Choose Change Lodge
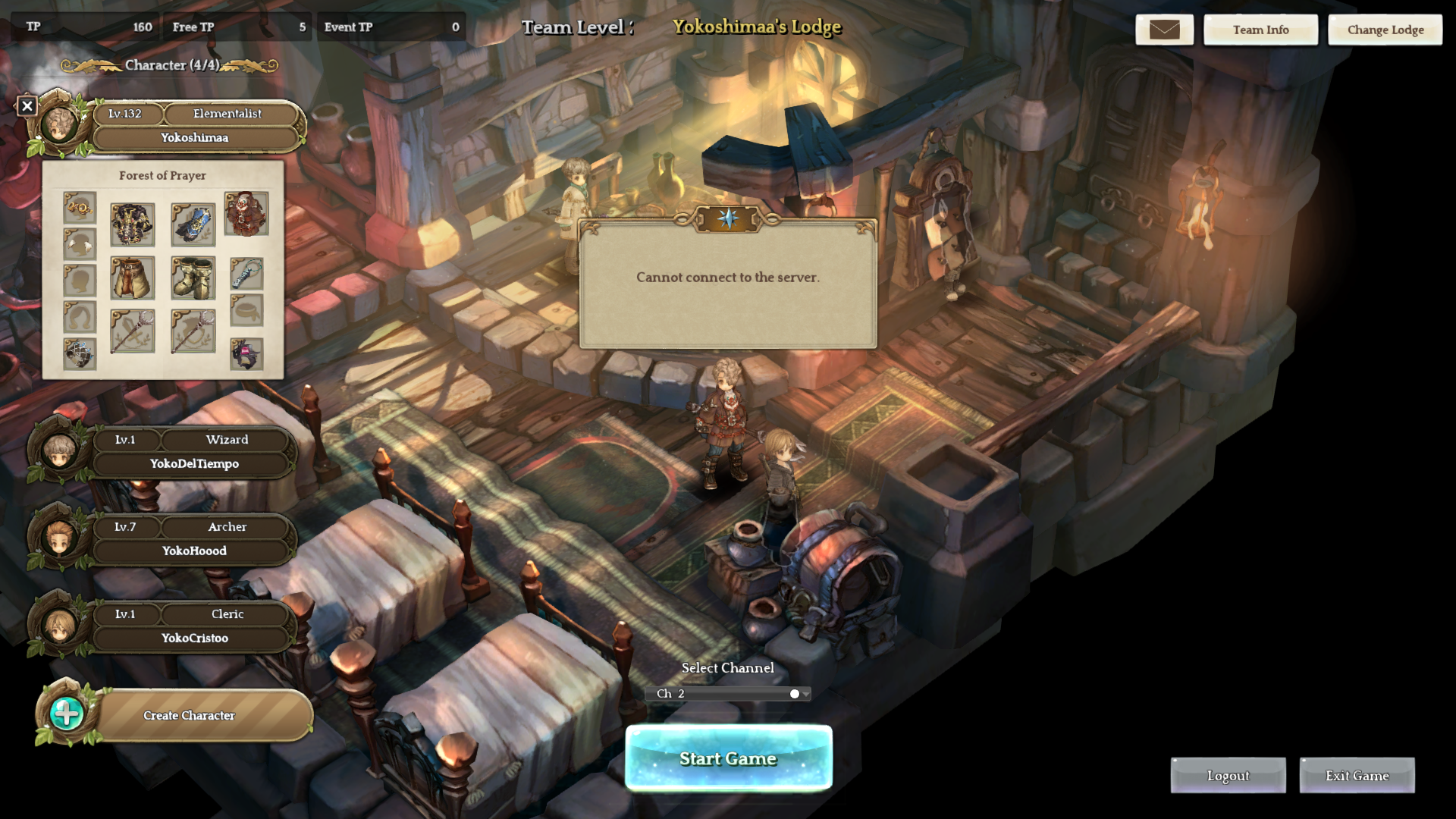Viewport: 1456px width, 819px height. tap(1385, 30)
